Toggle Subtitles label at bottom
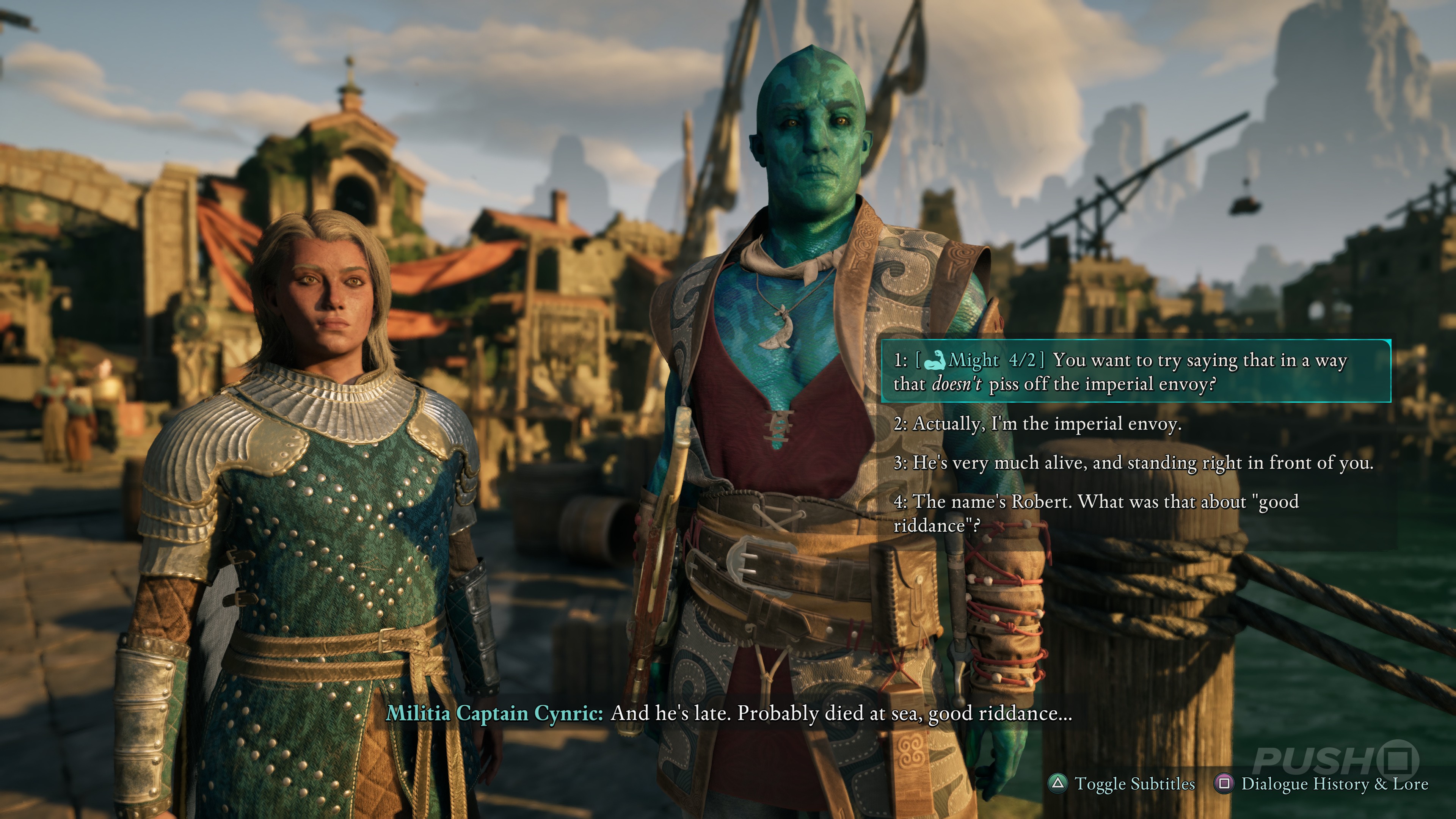Screen dimensions: 1456x819 [1134, 783]
